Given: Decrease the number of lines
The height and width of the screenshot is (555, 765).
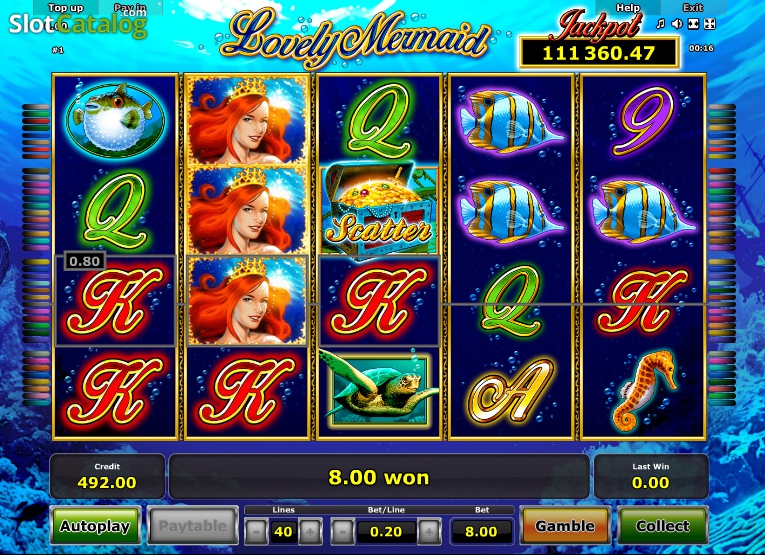Looking at the screenshot, I should [x=257, y=530].
